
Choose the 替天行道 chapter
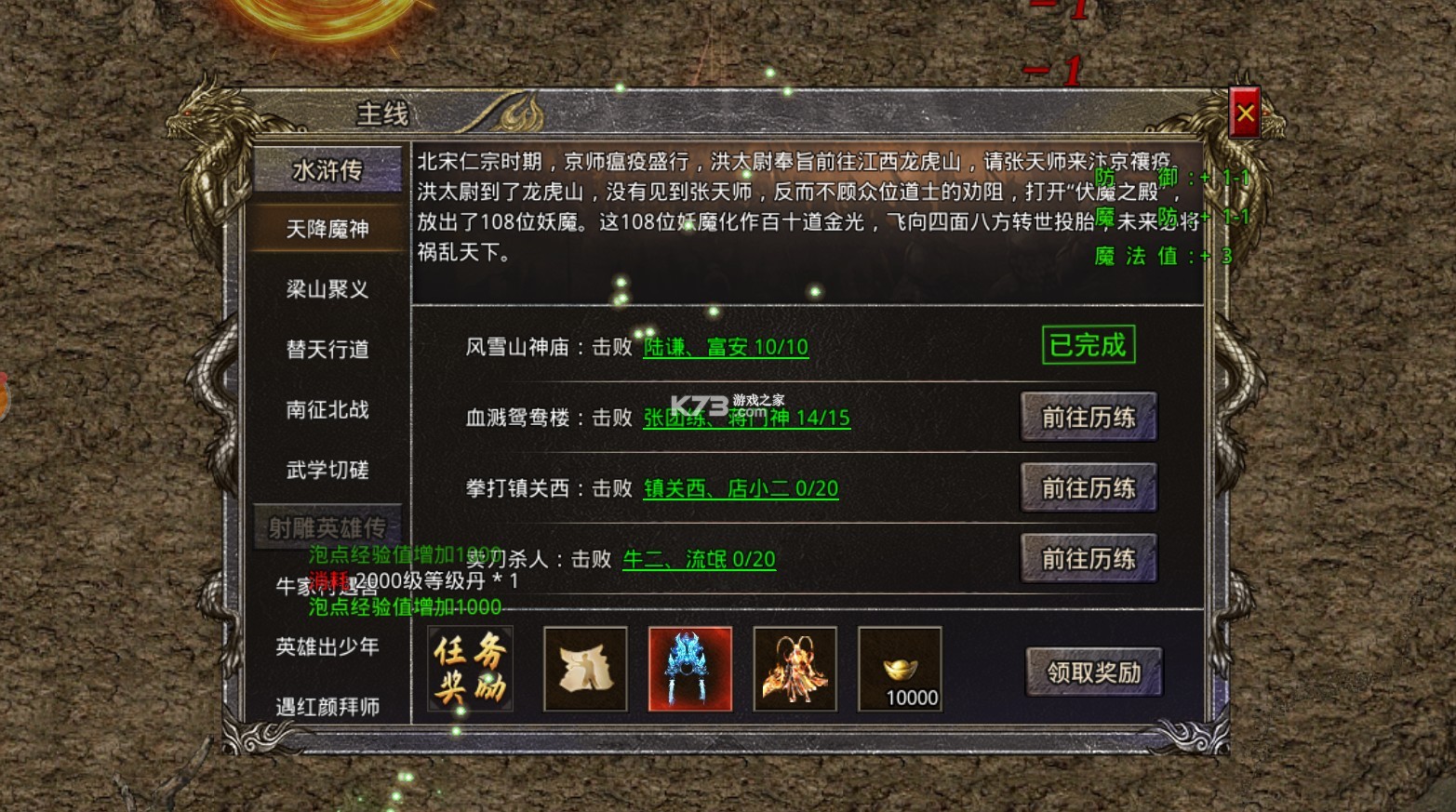tap(327, 350)
